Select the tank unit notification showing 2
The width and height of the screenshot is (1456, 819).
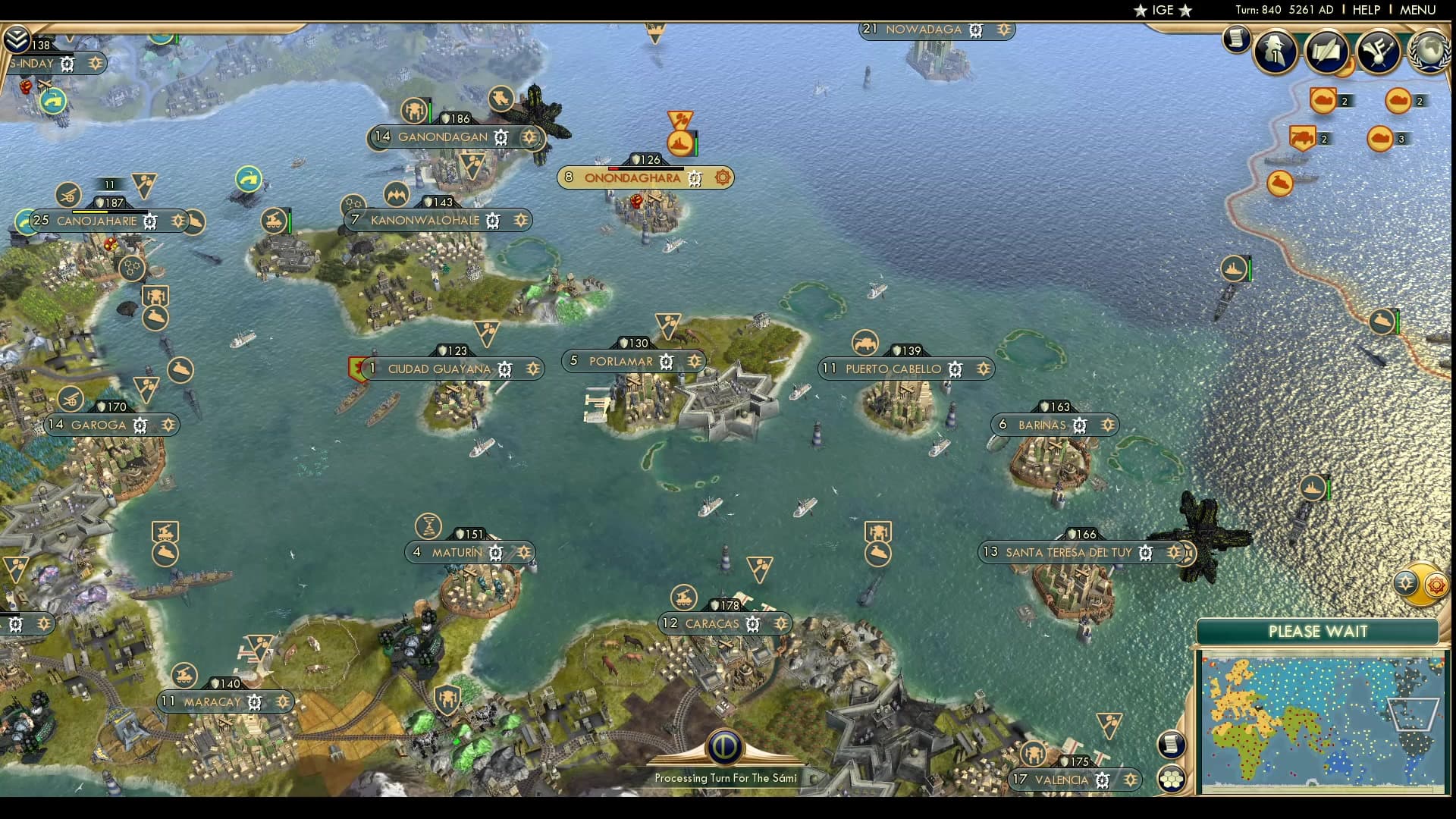[x=1302, y=138]
